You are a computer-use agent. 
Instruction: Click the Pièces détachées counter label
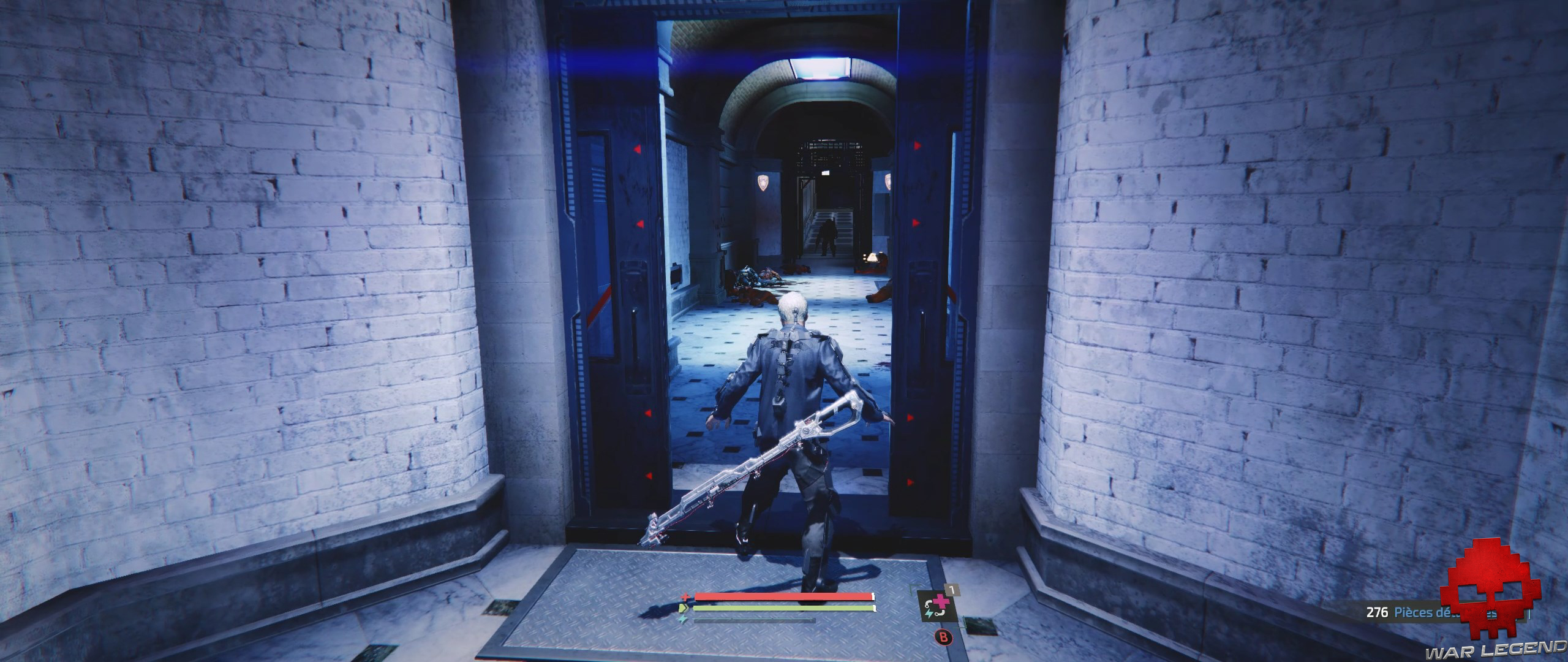(x=1427, y=612)
